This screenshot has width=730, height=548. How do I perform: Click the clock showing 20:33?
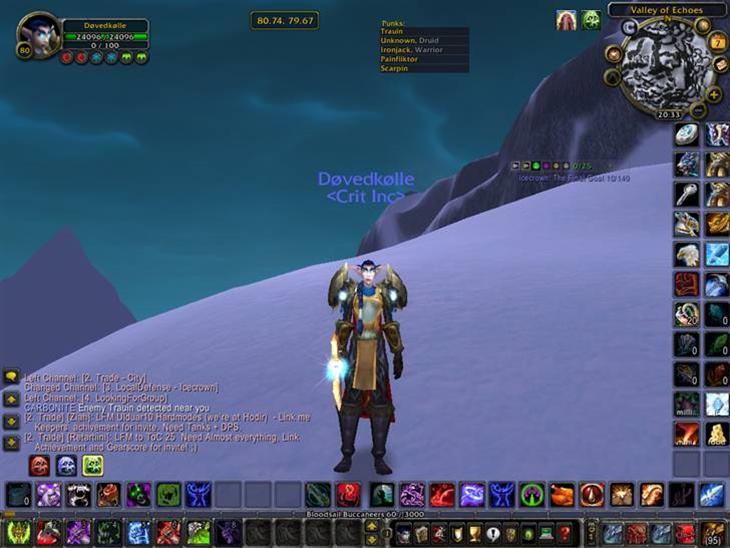668,115
